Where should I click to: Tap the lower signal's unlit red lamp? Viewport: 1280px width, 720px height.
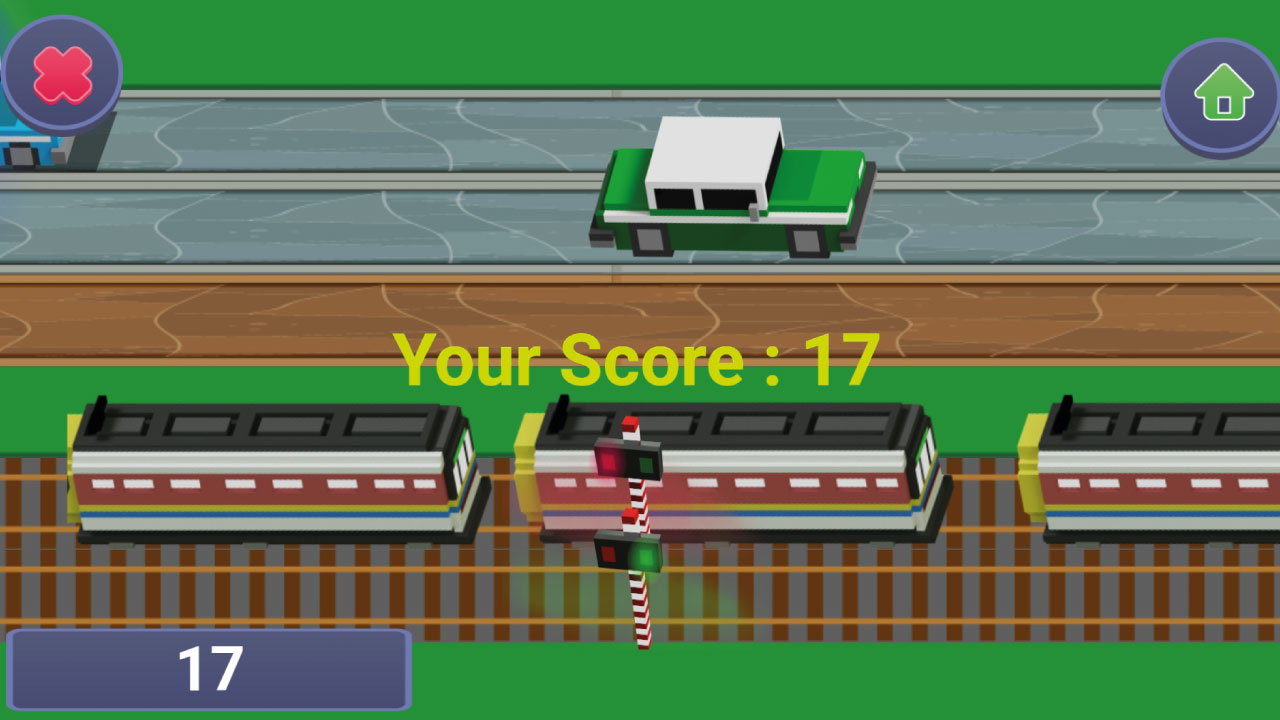tap(608, 553)
